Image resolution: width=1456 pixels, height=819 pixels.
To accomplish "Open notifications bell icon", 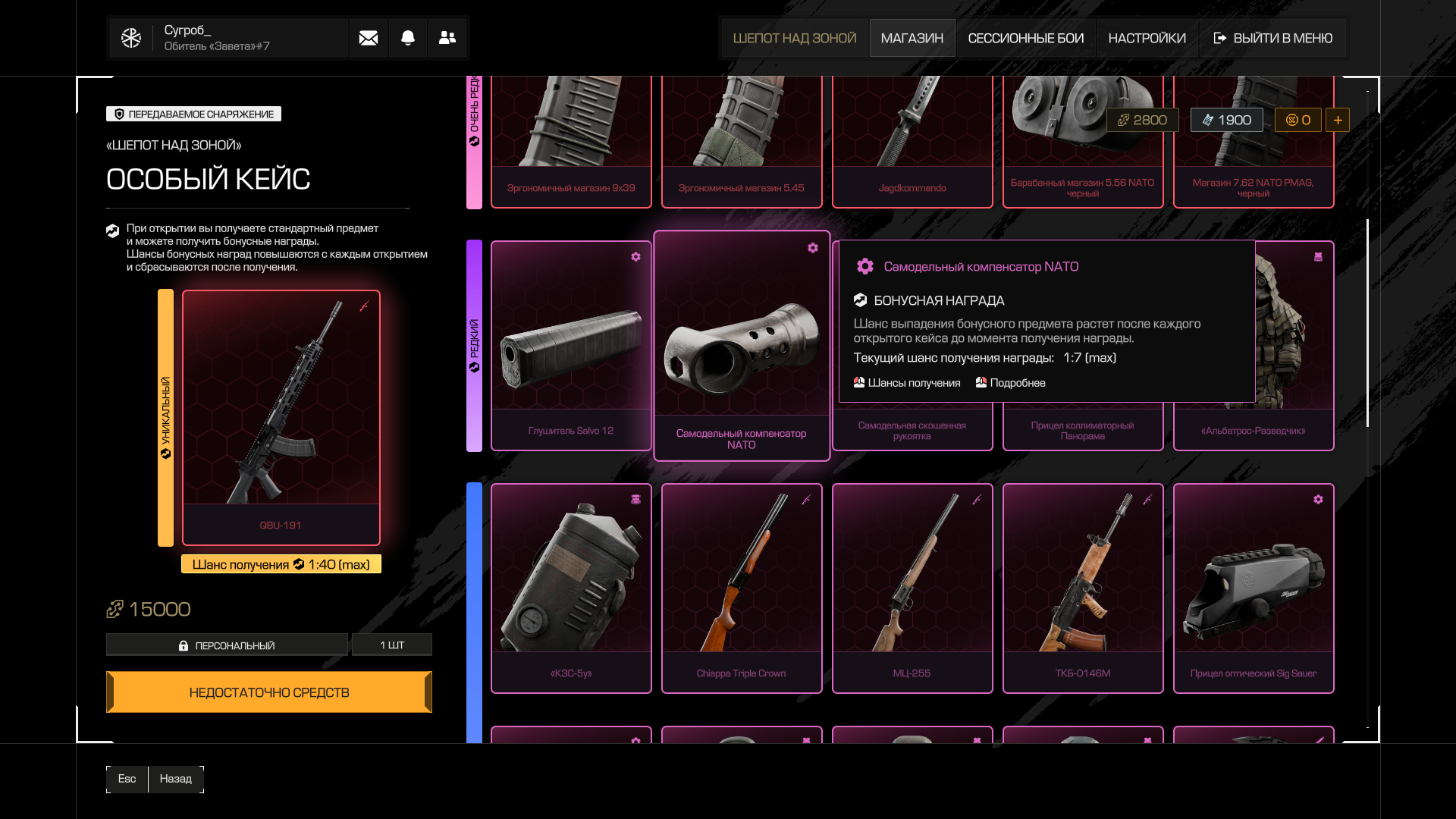I will coord(408,38).
